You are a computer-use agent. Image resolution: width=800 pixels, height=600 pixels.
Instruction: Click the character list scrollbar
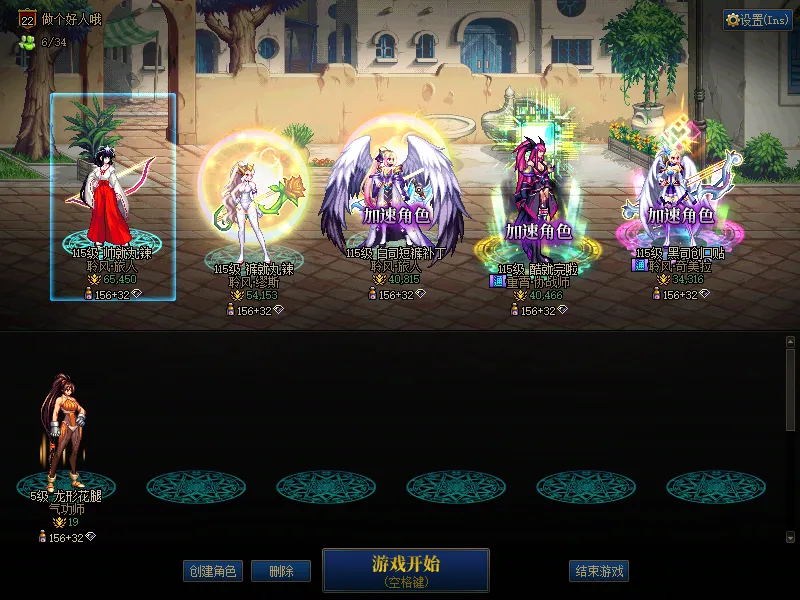point(790,390)
